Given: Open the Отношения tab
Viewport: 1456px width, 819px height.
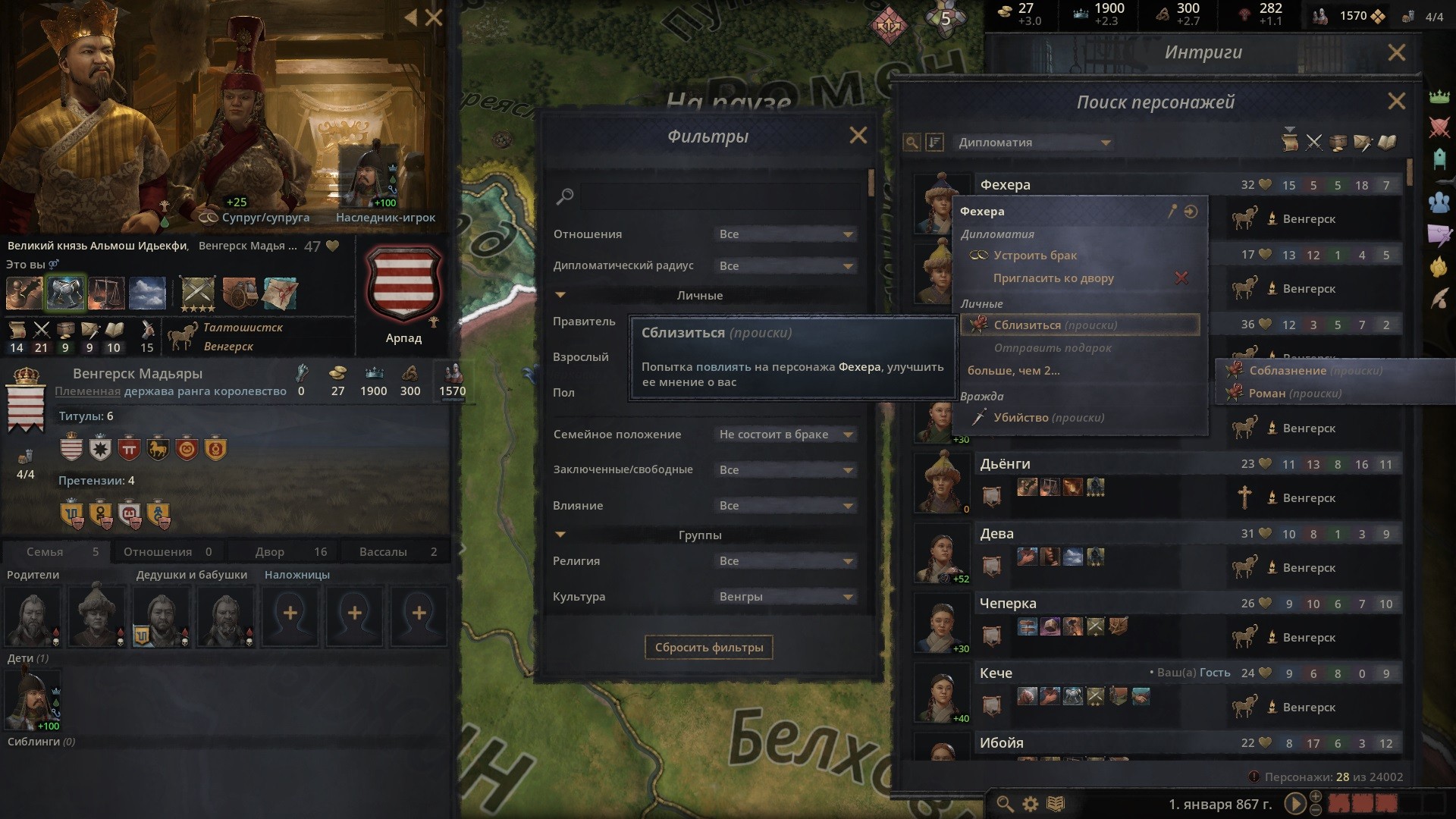Looking at the screenshot, I should (x=168, y=552).
